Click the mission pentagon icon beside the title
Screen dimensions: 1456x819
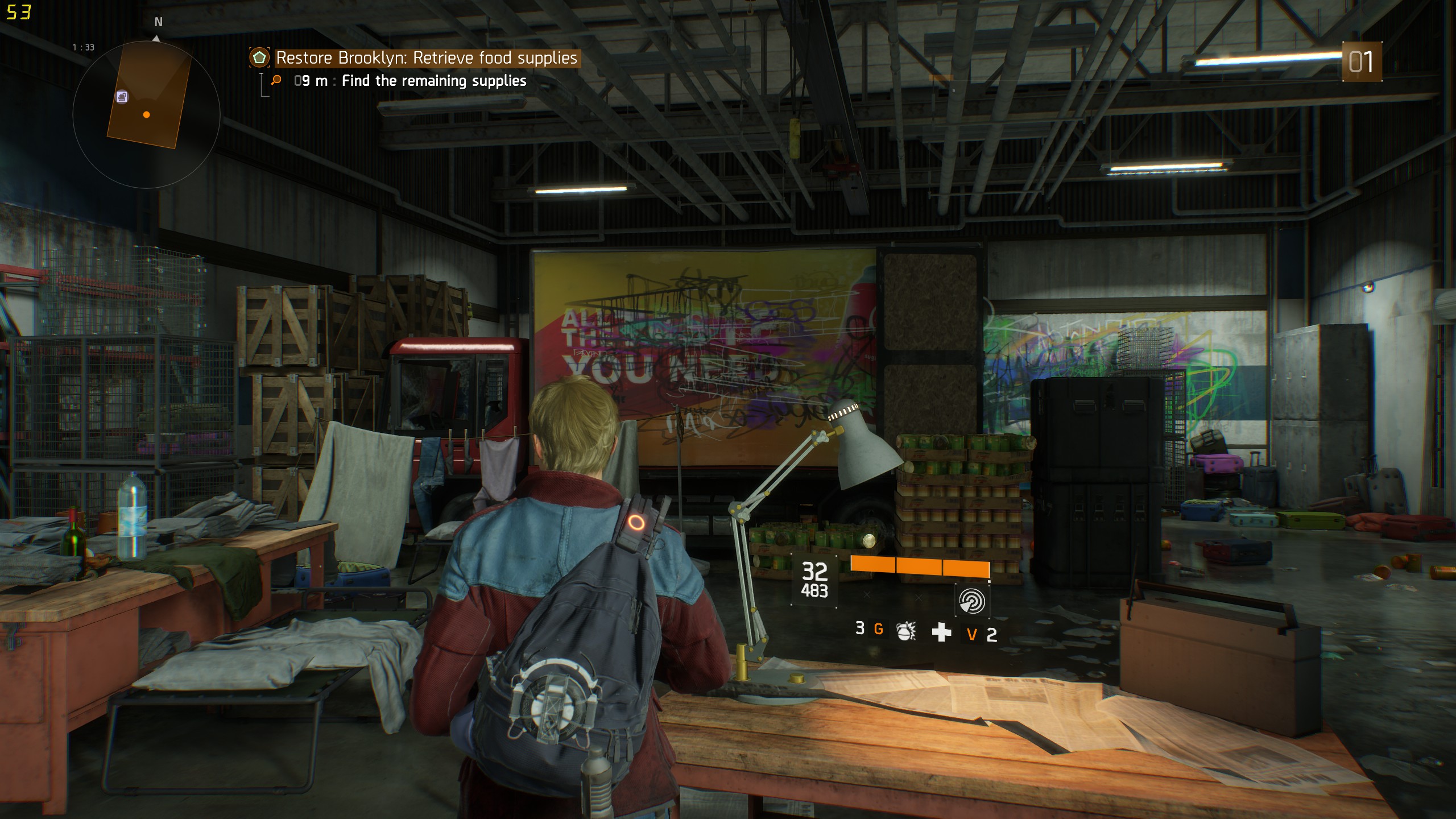[x=259, y=57]
